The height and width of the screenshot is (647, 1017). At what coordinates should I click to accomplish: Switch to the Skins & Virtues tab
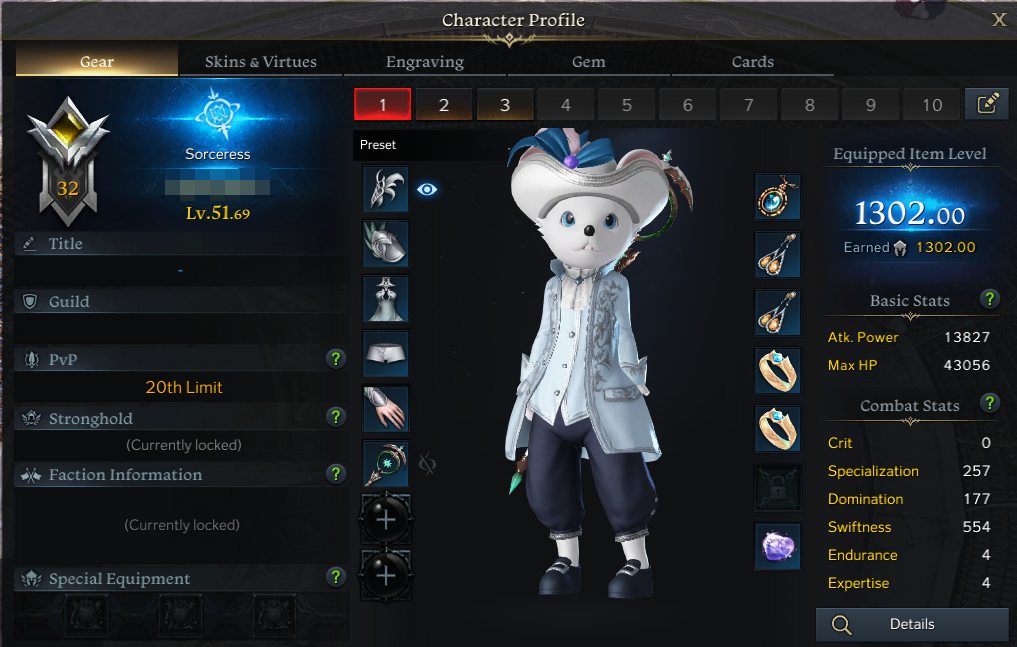click(261, 62)
